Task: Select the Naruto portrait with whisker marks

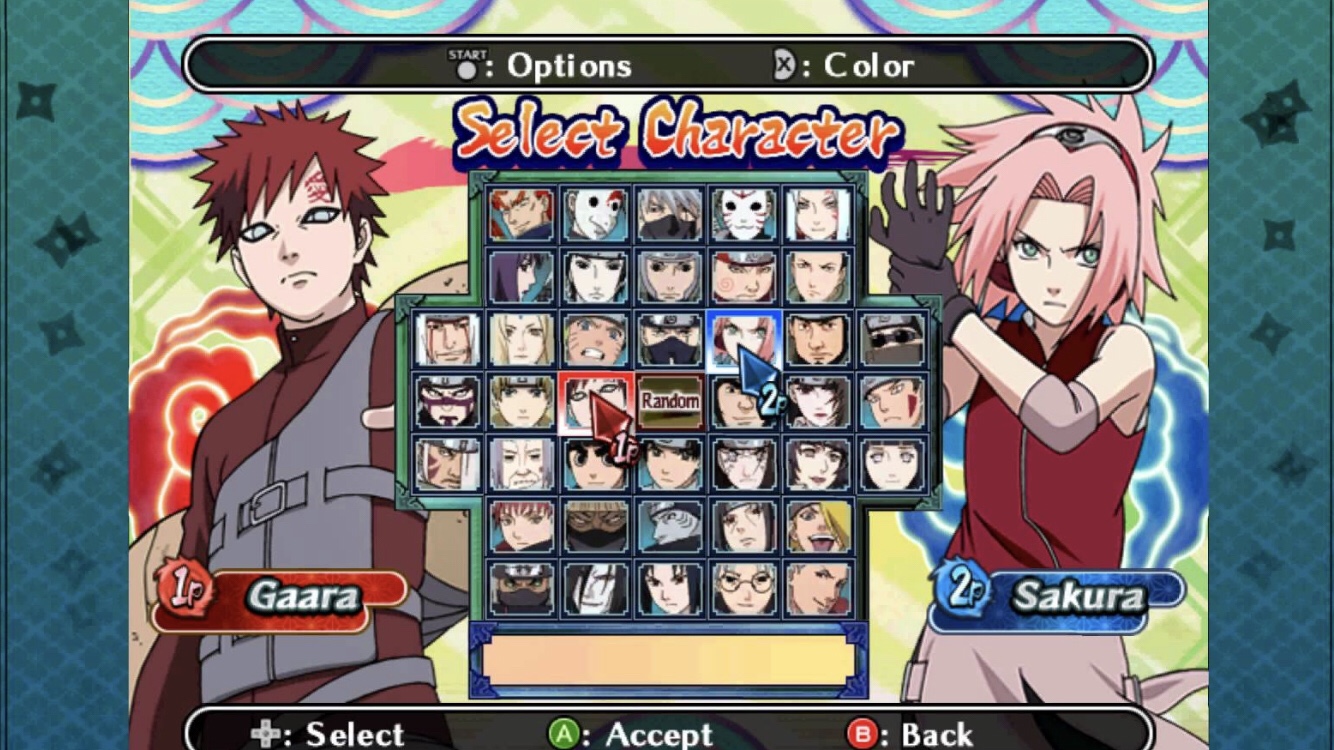Action: click(595, 340)
